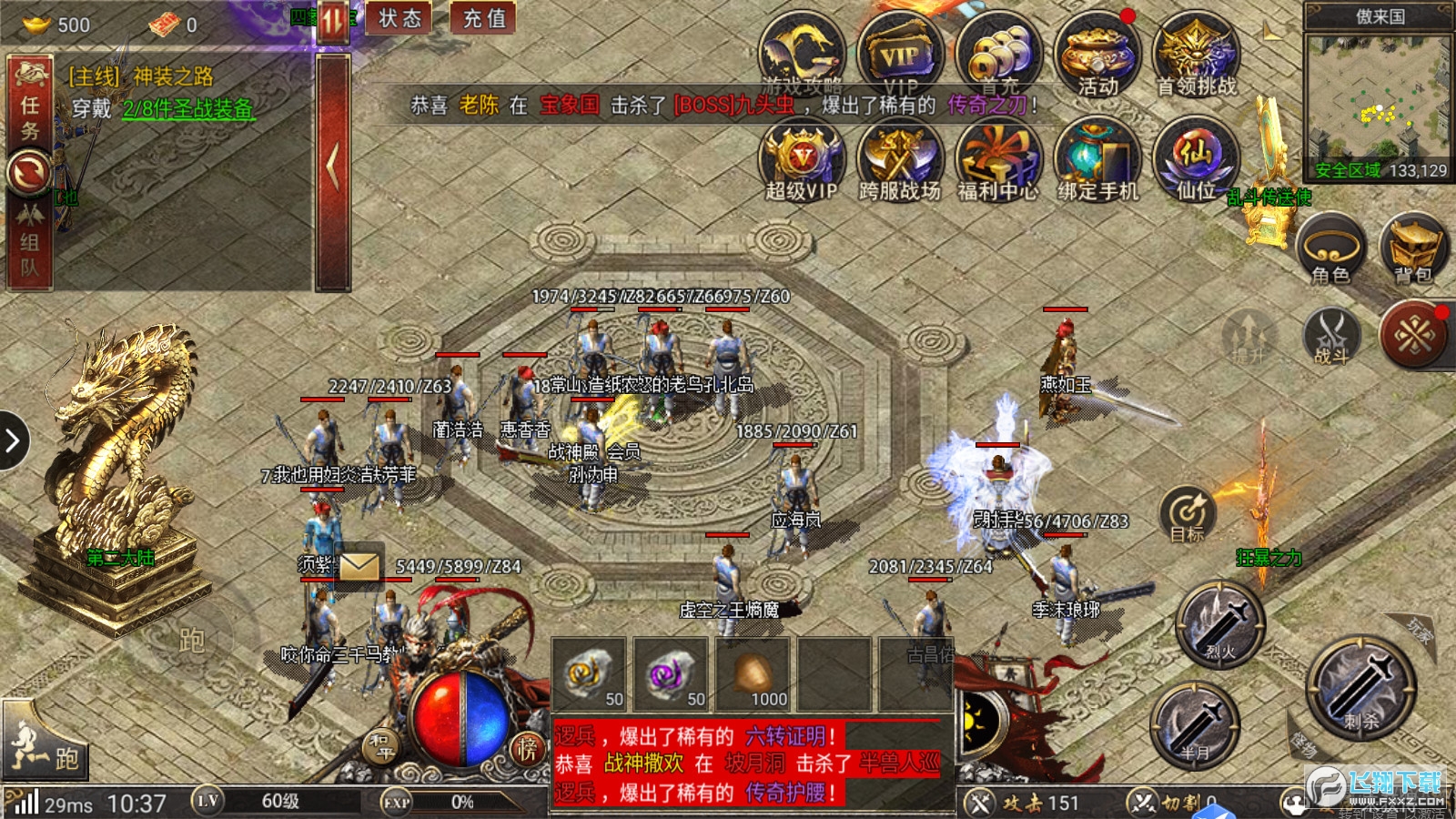Open the 状态 status button
The height and width of the screenshot is (819, 1456).
(399, 18)
